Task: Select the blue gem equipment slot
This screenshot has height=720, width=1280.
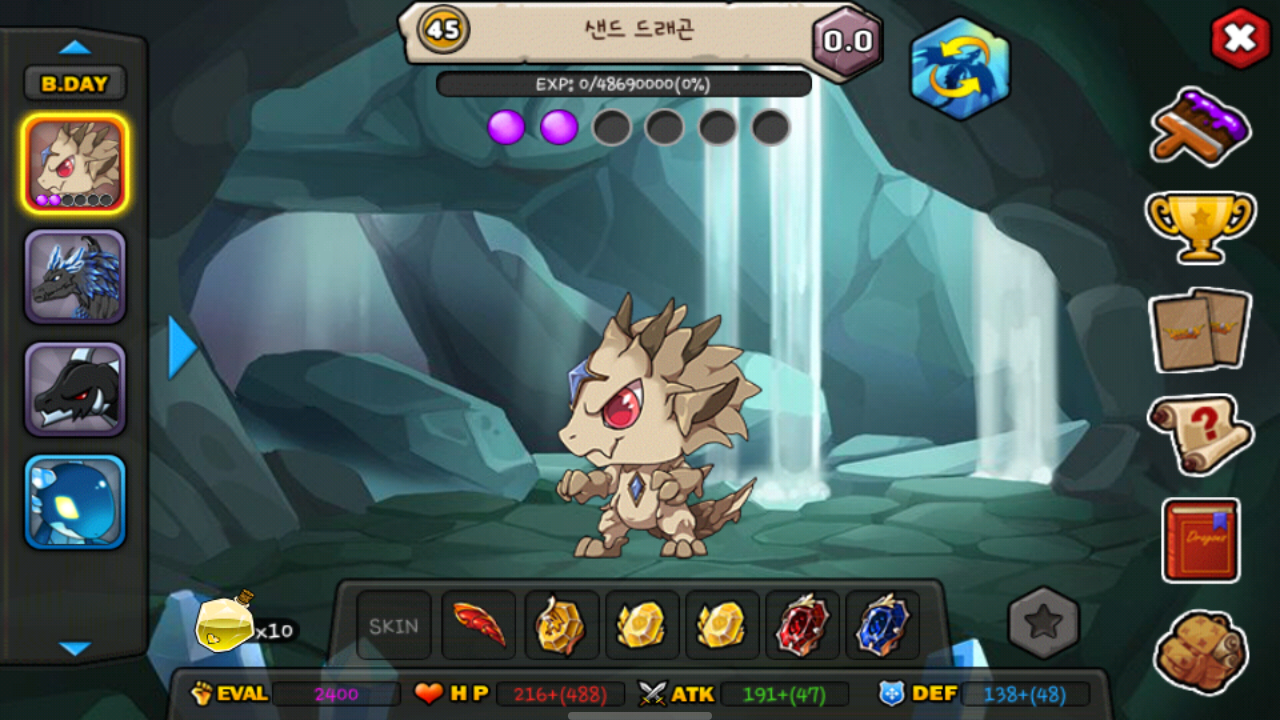Action: pyautogui.click(x=882, y=626)
